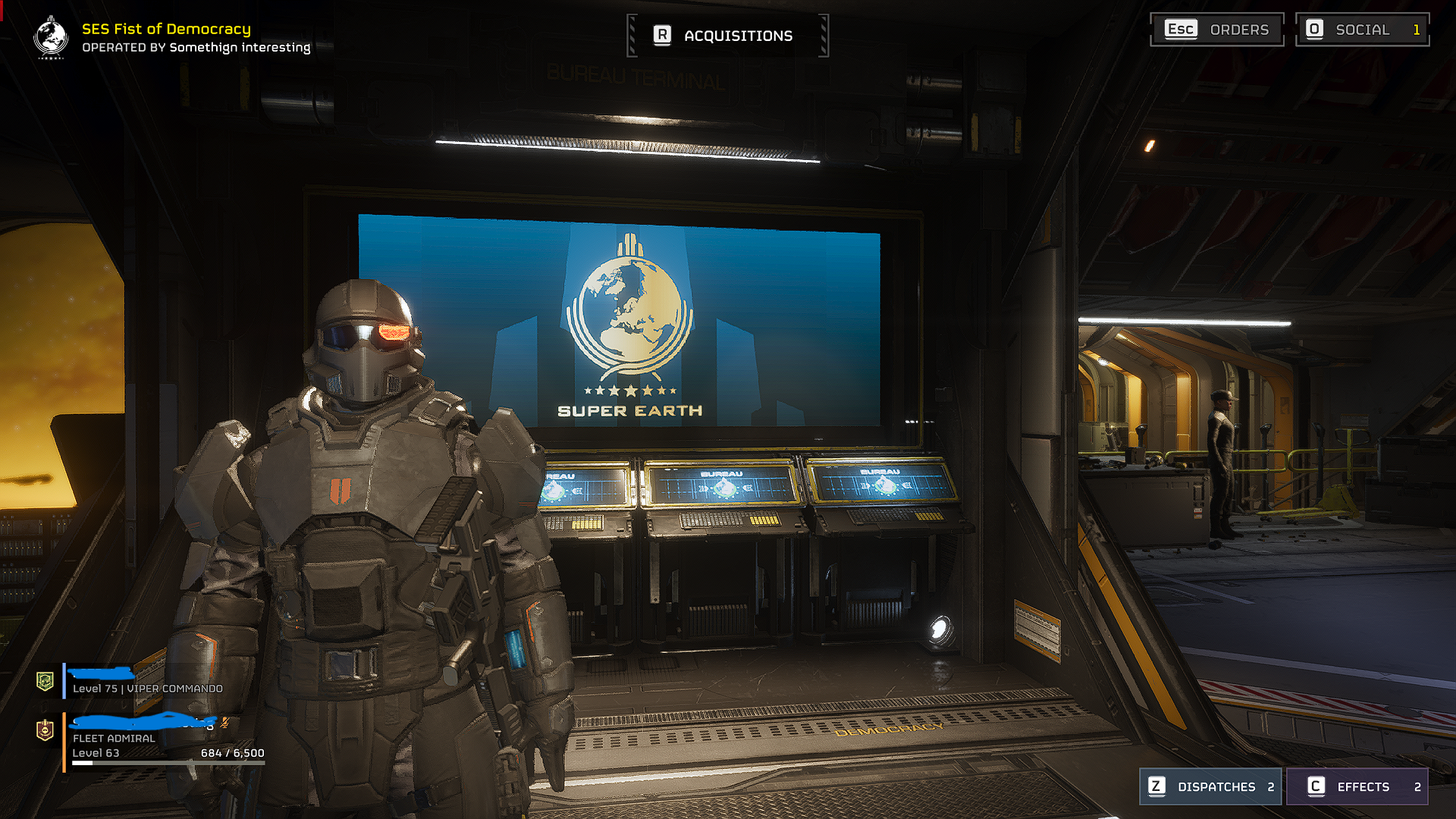The width and height of the screenshot is (1456, 819).
Task: Click the SES Fist of Democracy ship emblem
Action: [51, 36]
